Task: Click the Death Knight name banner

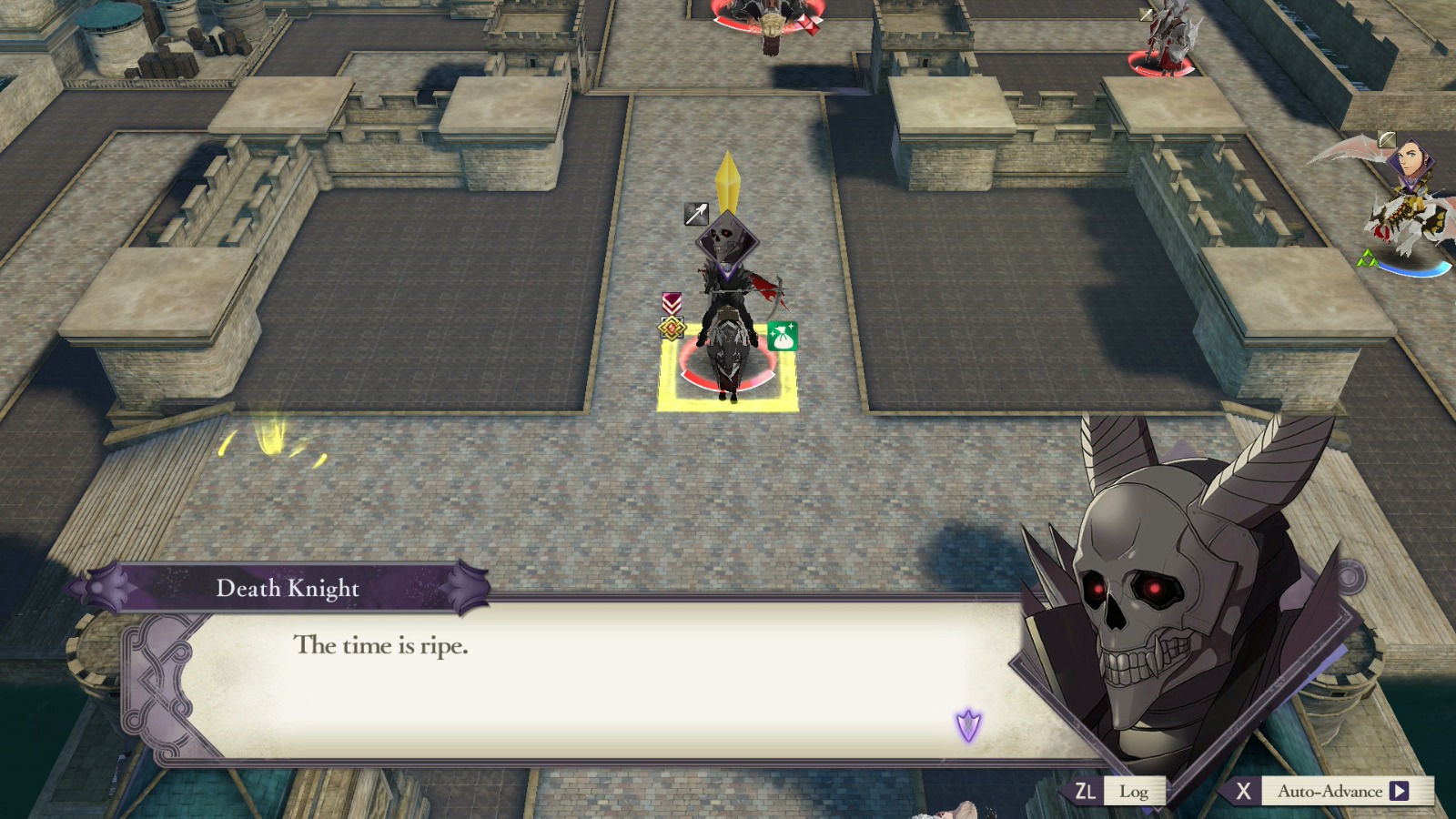Action: (x=287, y=589)
